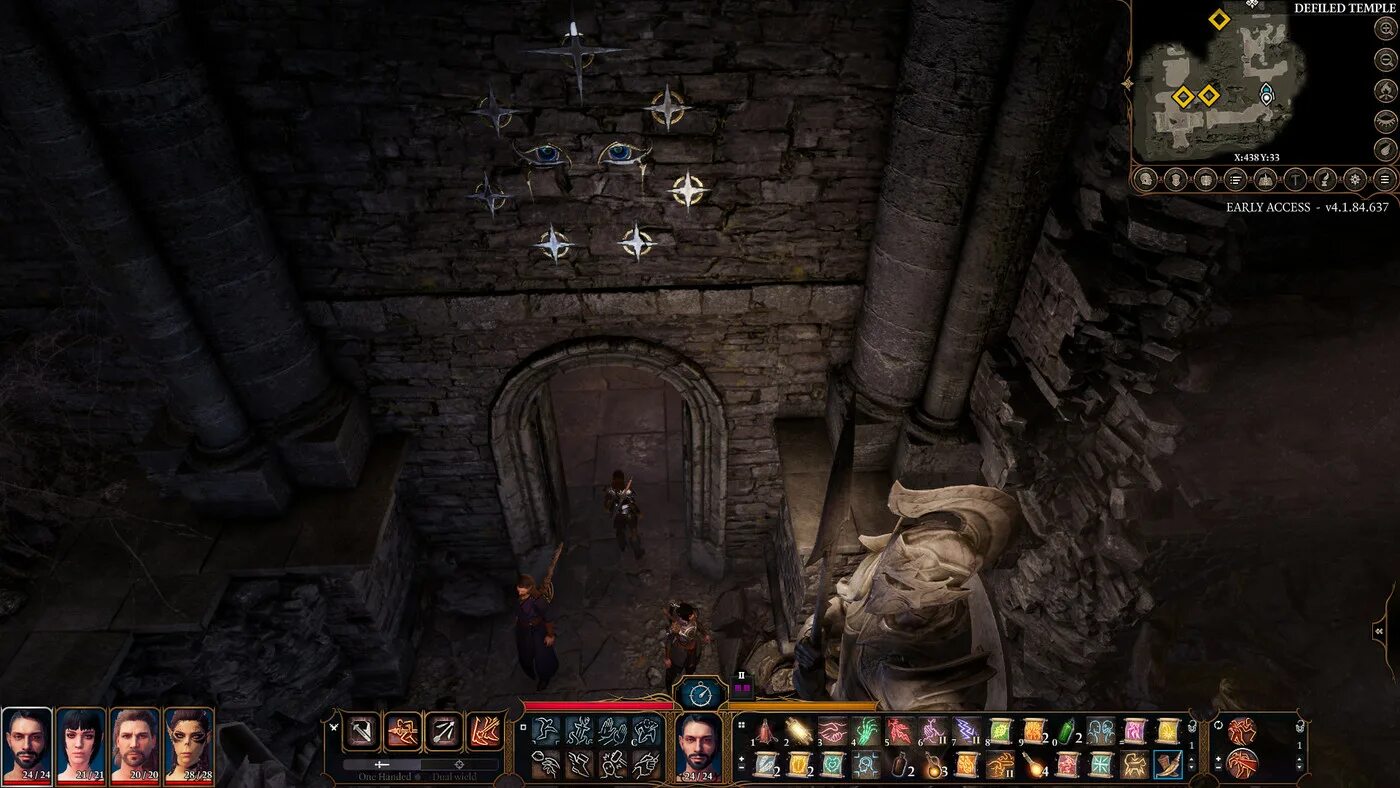1400x788 pixels.
Task: Click the campfire rest button
Action: pos(1385,91)
